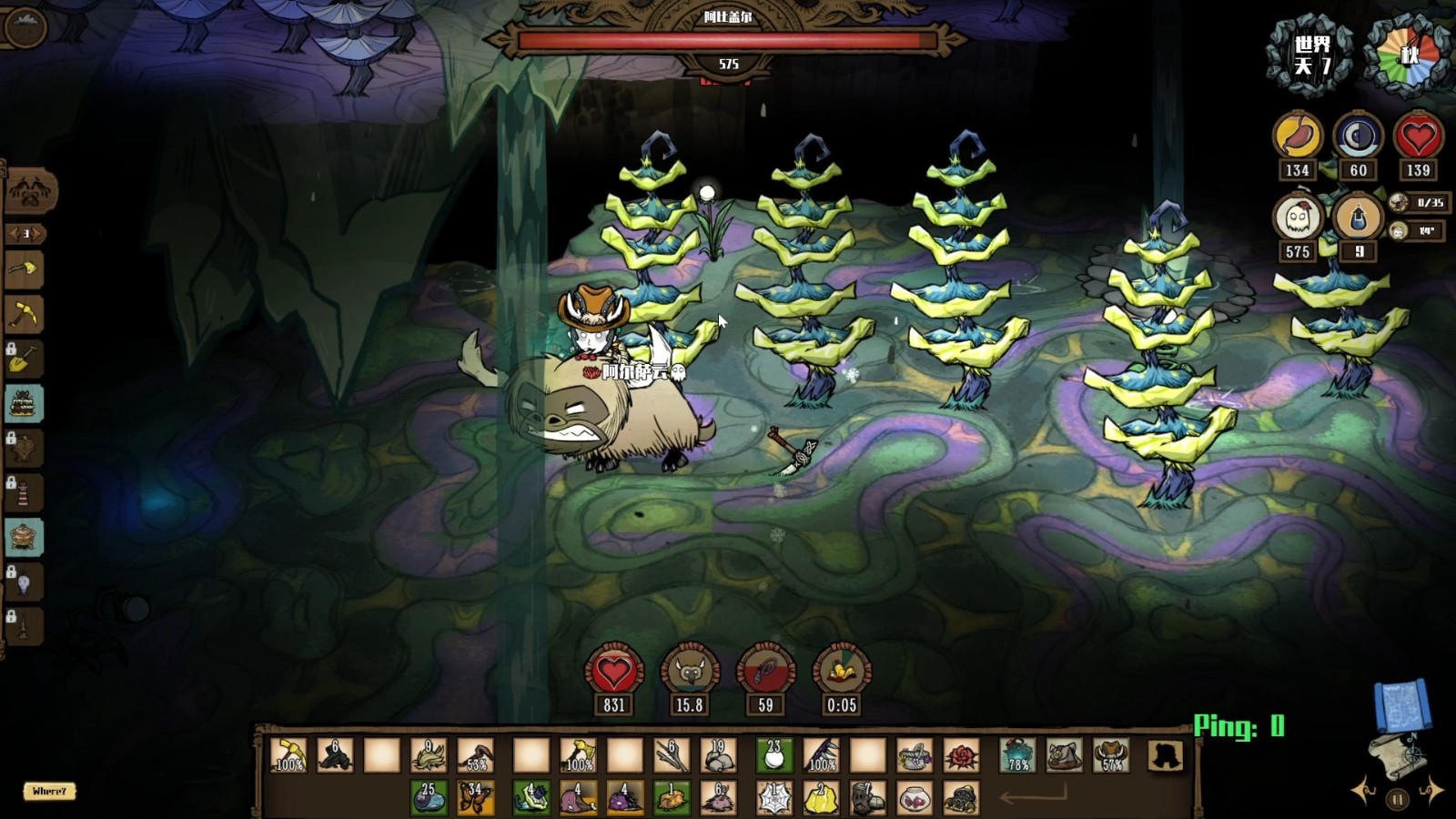This screenshot has height=819, width=1456.
Task: Select the pickaxe crafting recipe
Action: 25,315
